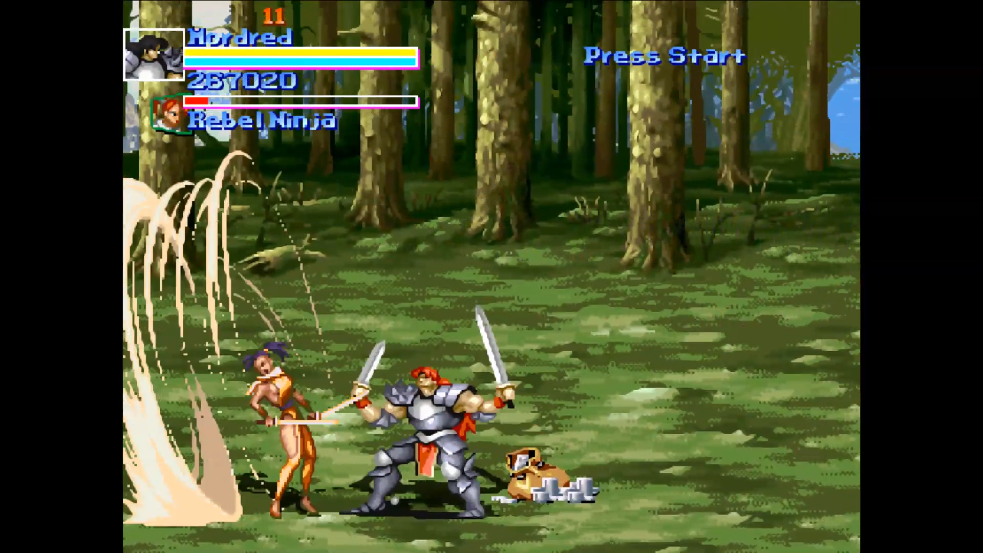Click Mordred's player portrait

tap(153, 55)
